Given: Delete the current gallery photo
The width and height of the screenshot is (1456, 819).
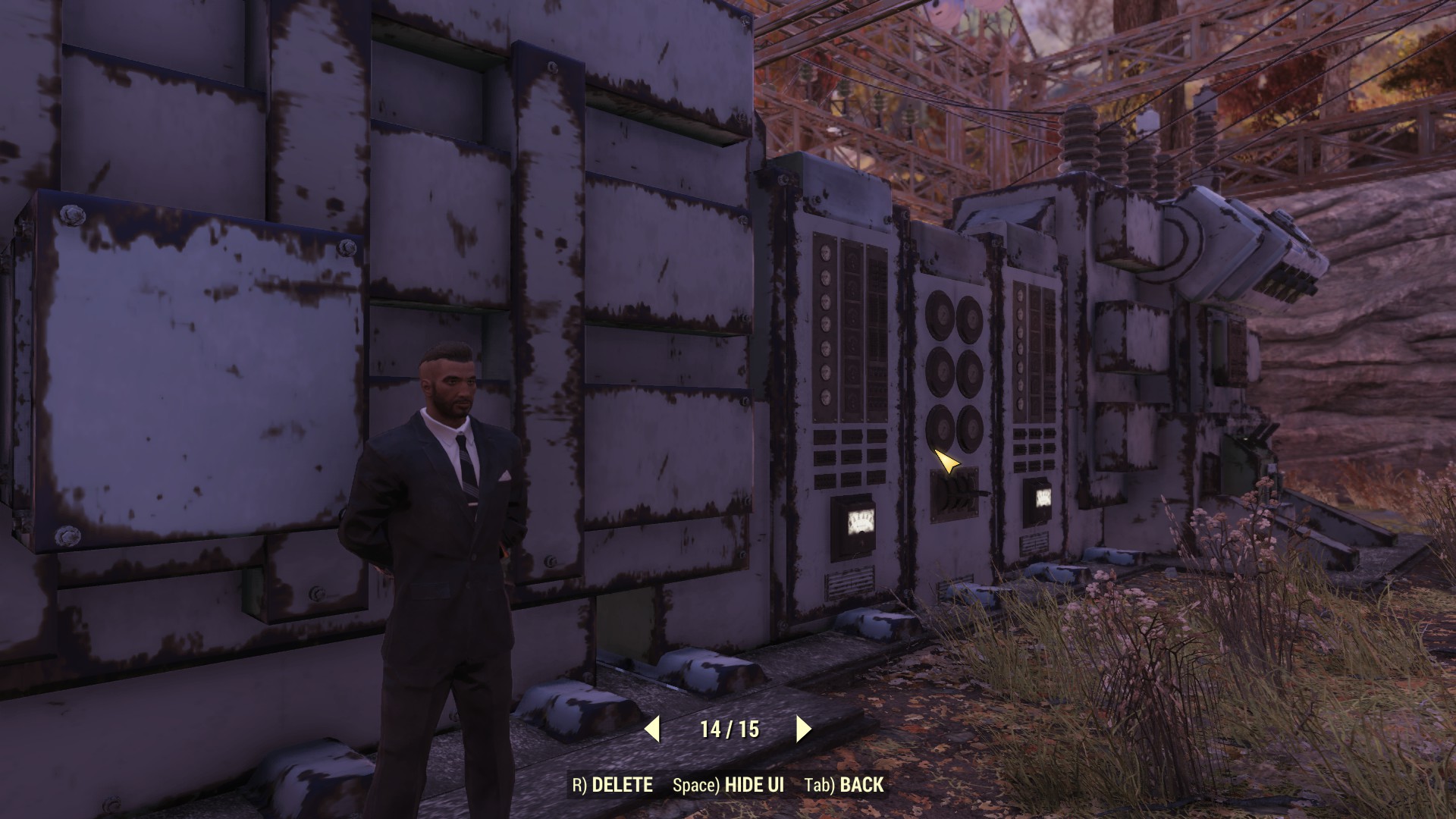Looking at the screenshot, I should (x=612, y=785).
